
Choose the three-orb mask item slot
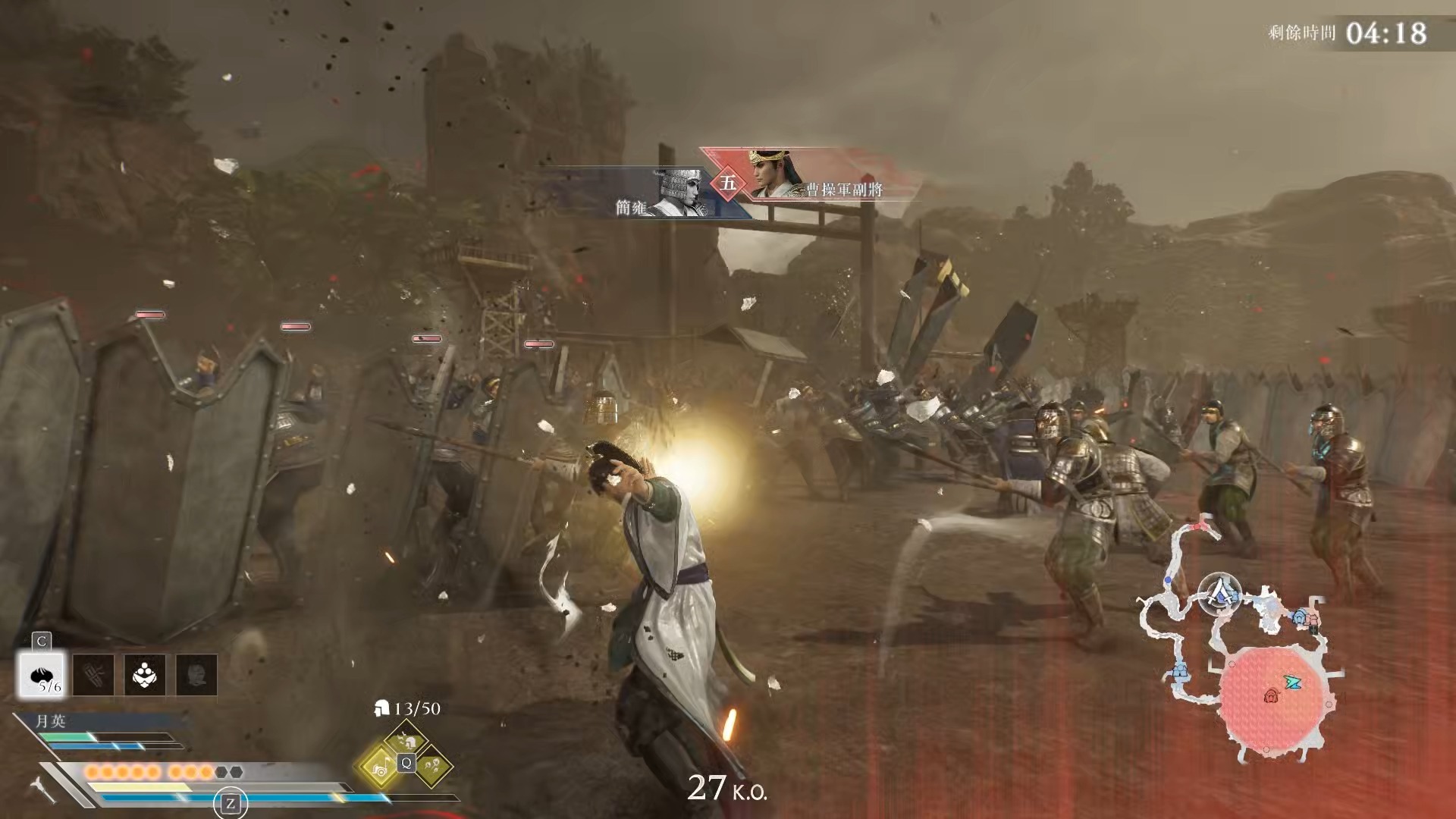(x=145, y=674)
